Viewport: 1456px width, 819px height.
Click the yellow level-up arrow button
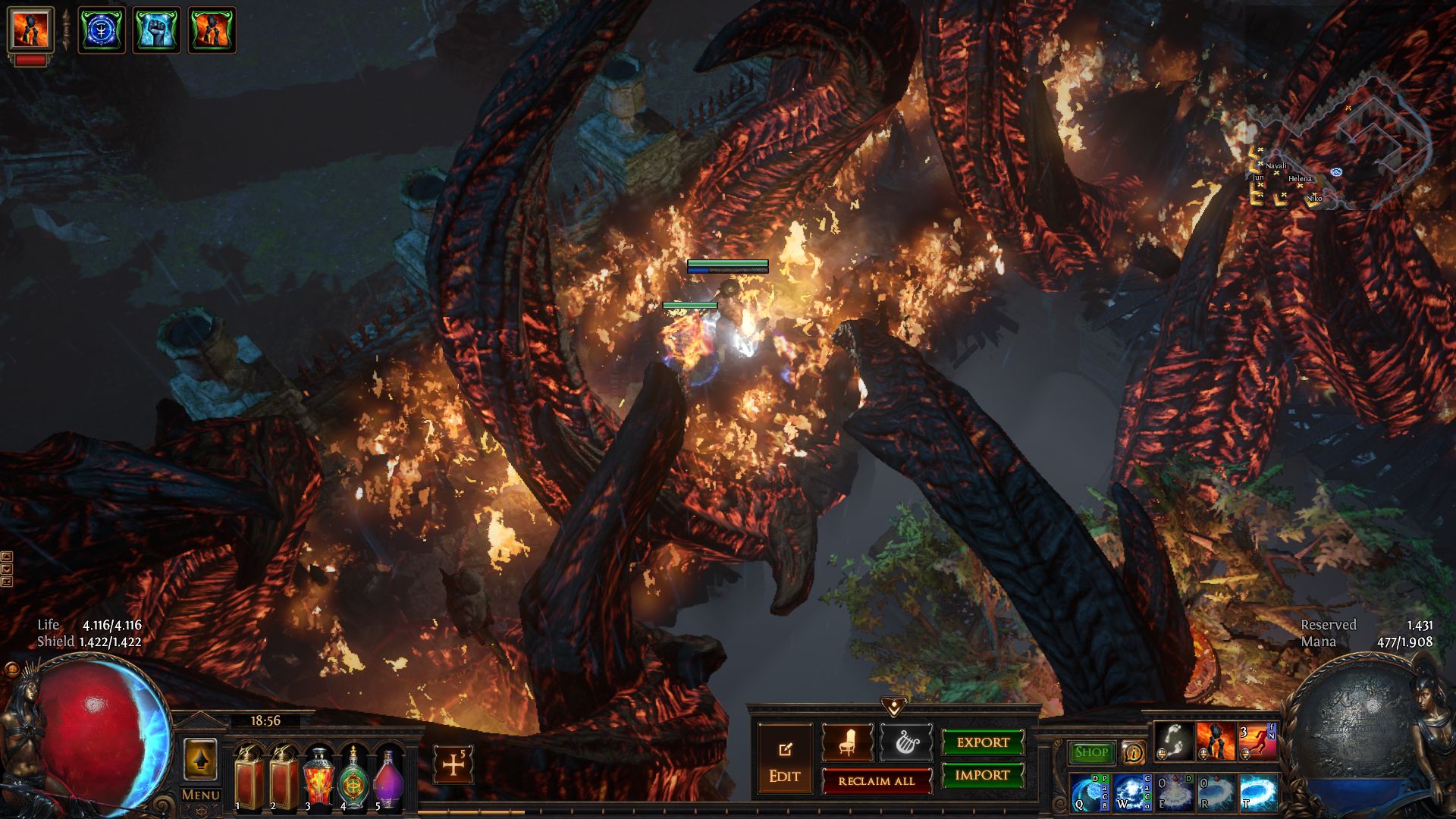(x=200, y=759)
